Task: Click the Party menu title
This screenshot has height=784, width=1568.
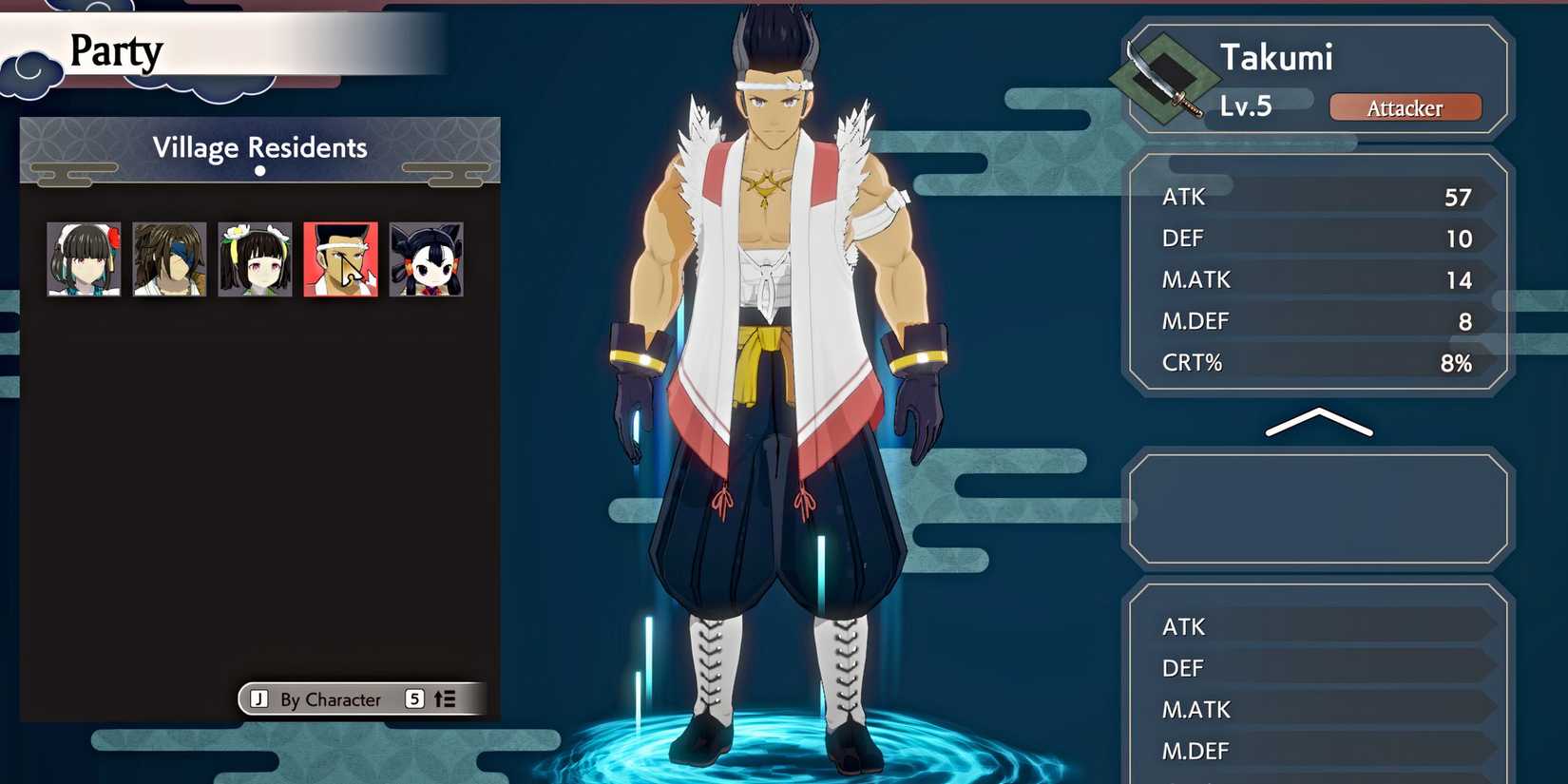Action: 116,50
